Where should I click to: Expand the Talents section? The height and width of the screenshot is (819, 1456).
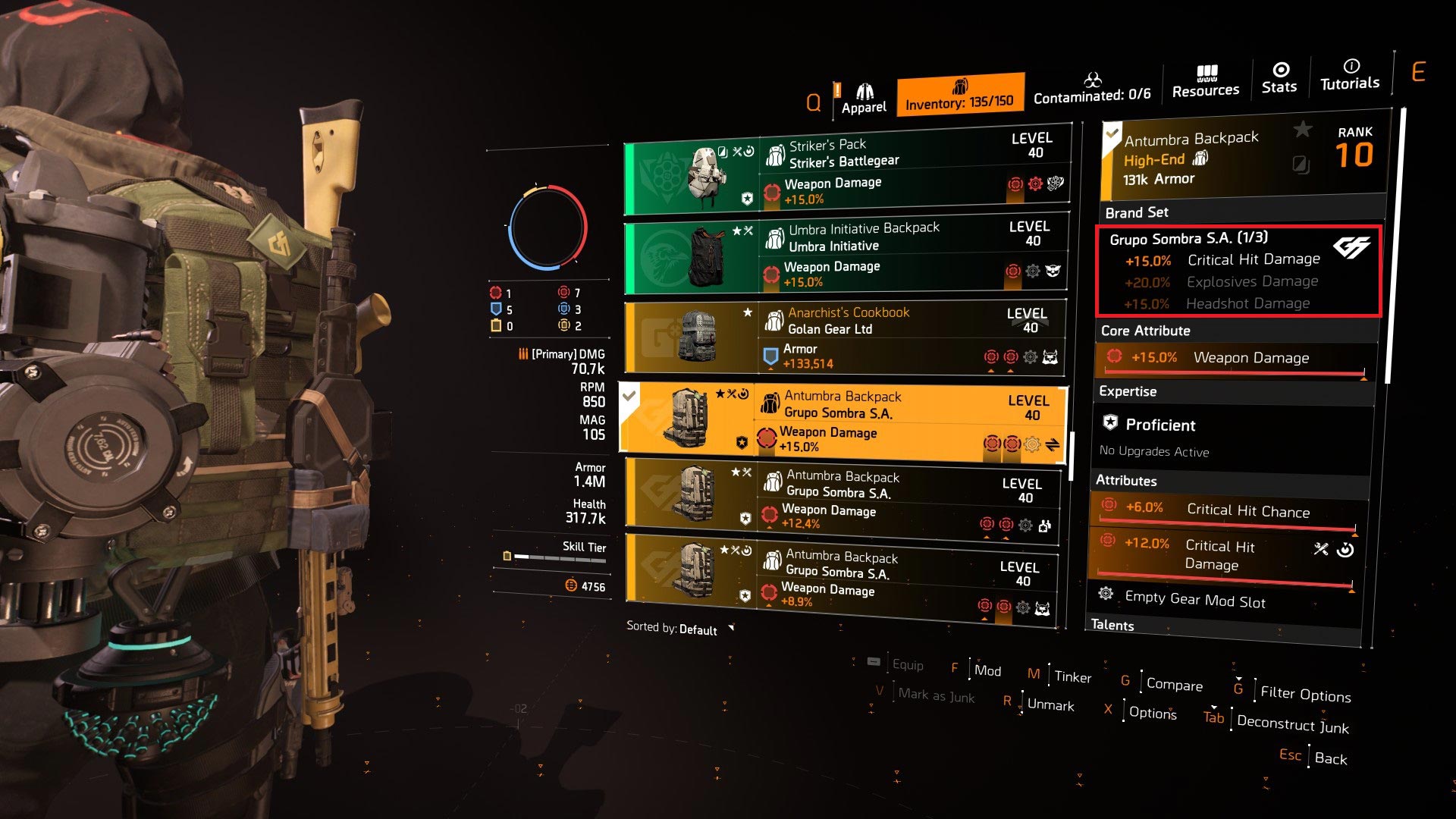coord(1112,625)
